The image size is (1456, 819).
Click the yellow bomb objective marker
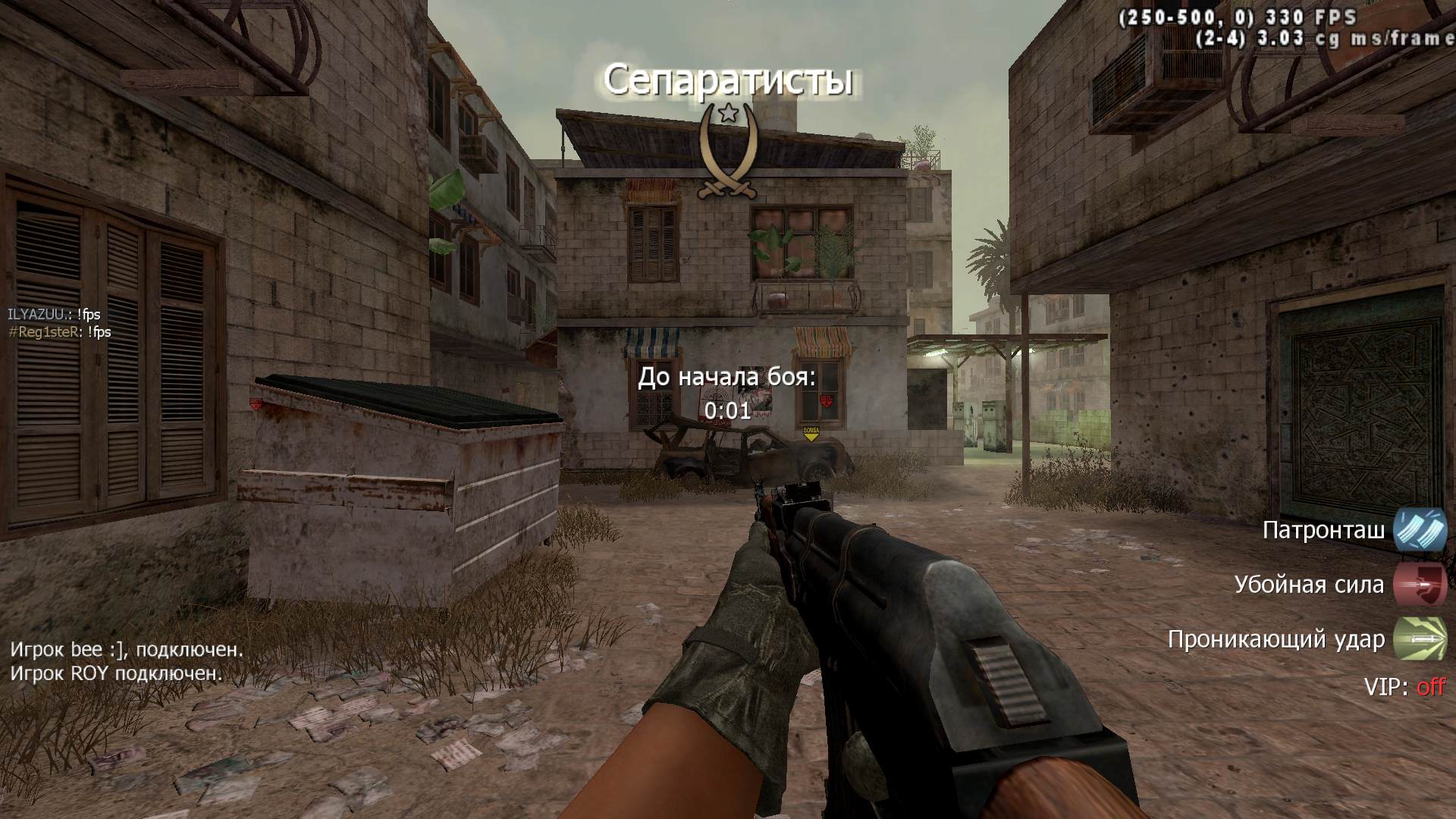[811, 434]
